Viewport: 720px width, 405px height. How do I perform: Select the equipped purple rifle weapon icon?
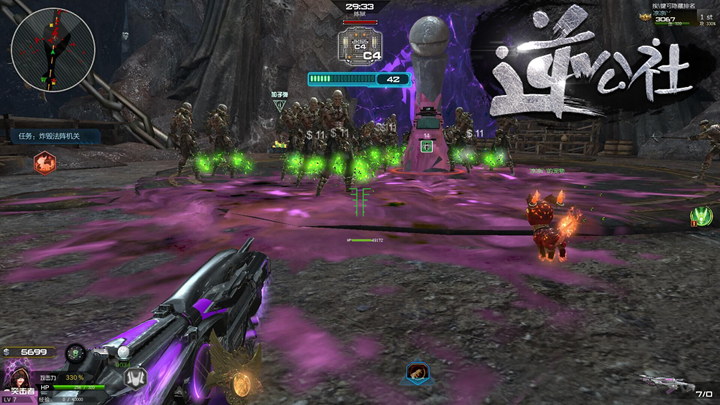661,381
